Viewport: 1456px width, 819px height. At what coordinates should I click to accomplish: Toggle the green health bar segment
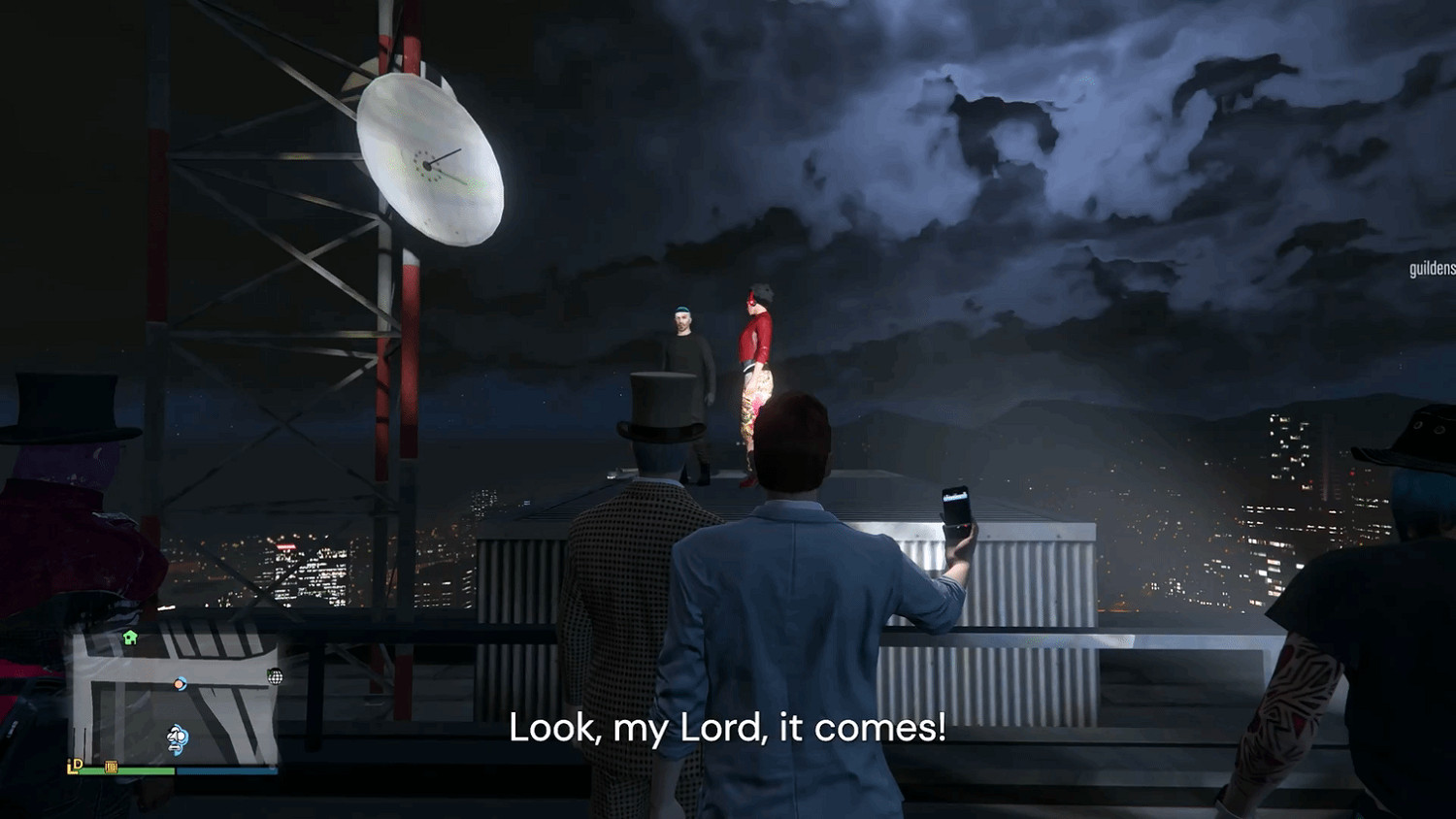127,770
